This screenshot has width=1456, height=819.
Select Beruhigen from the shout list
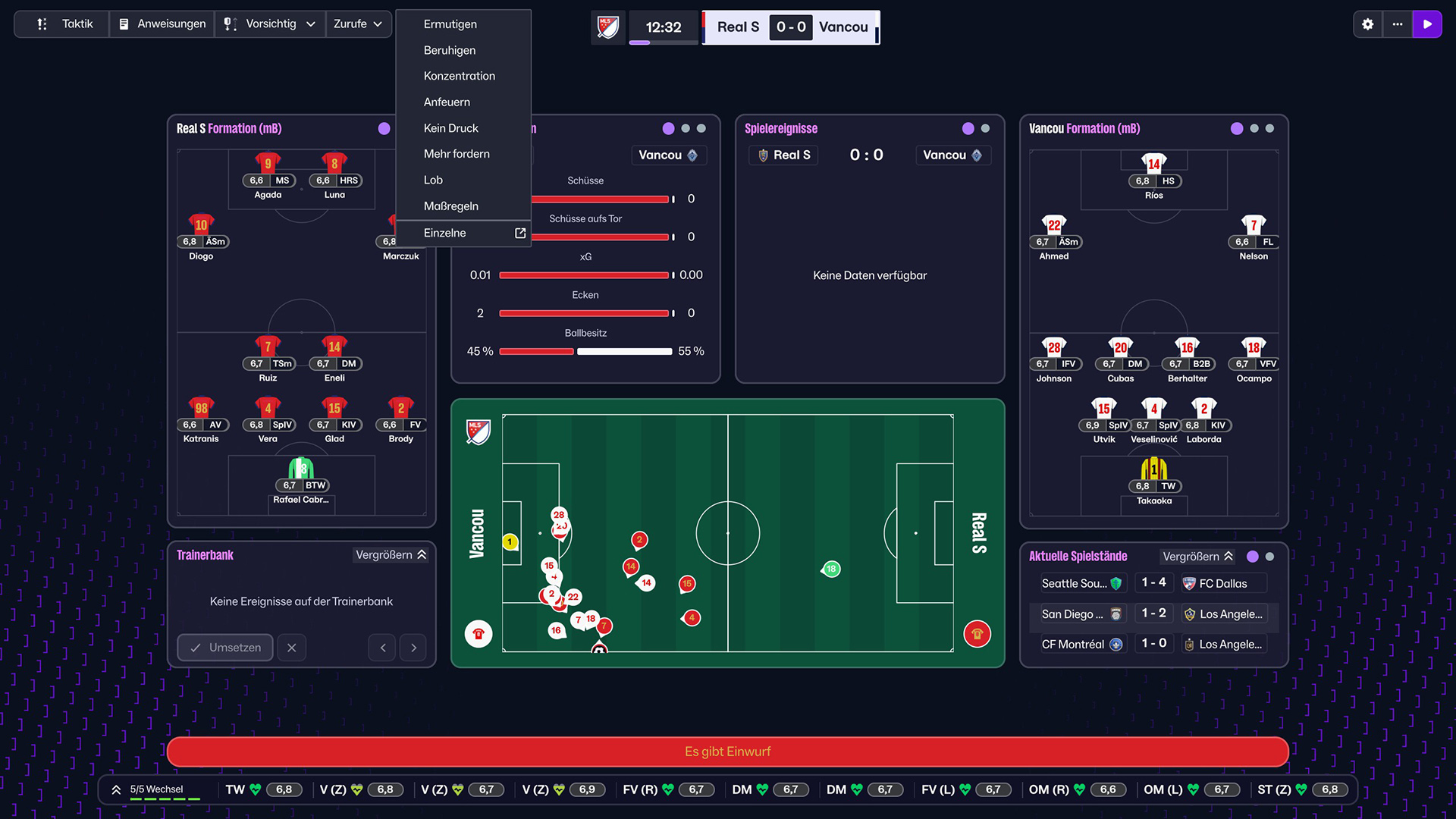click(x=450, y=50)
